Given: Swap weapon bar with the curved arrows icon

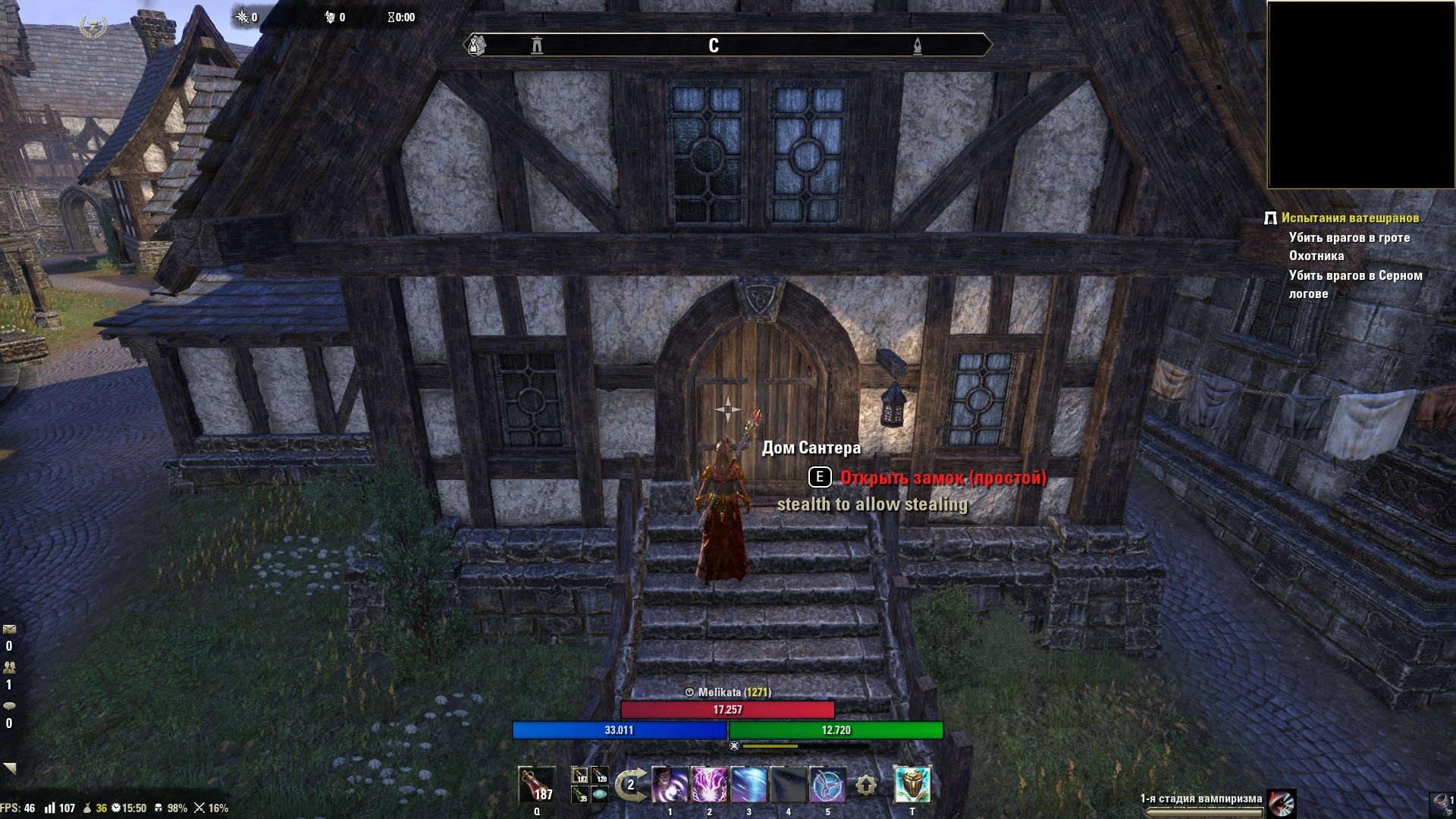Looking at the screenshot, I should pyautogui.click(x=629, y=785).
